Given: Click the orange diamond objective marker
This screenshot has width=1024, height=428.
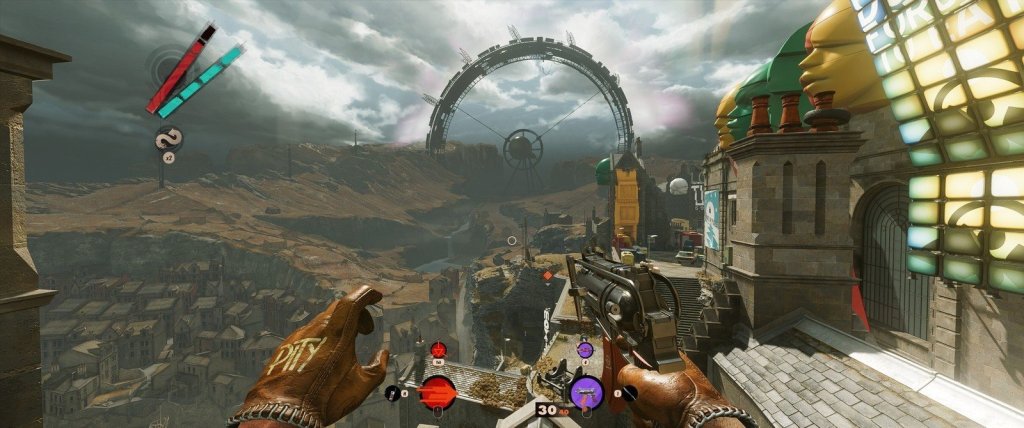Looking at the screenshot, I should click(547, 275).
